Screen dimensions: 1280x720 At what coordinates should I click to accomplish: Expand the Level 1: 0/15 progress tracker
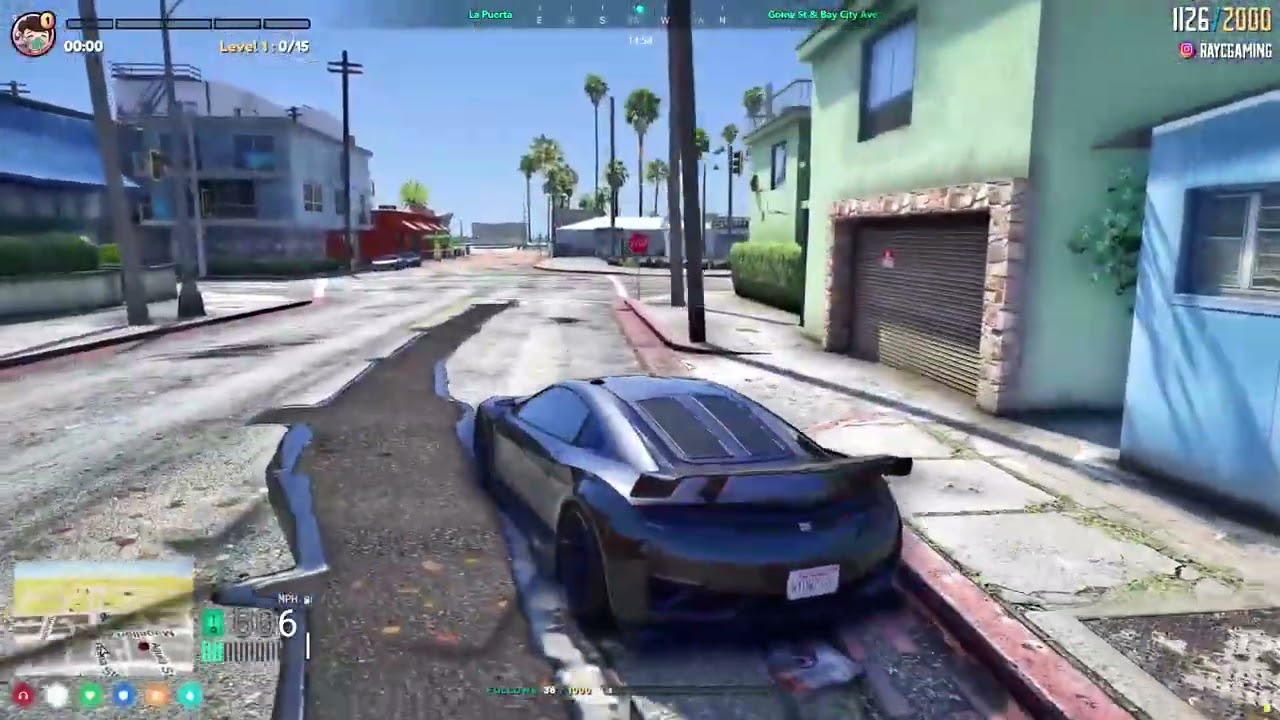[264, 45]
